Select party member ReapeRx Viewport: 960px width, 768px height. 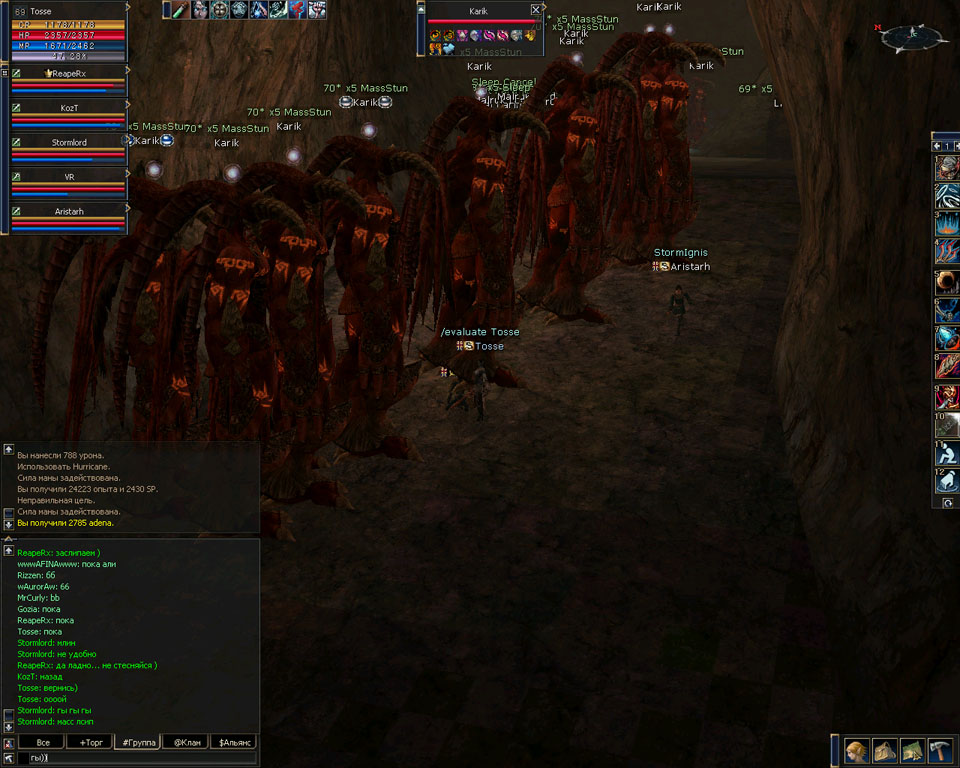(70, 73)
